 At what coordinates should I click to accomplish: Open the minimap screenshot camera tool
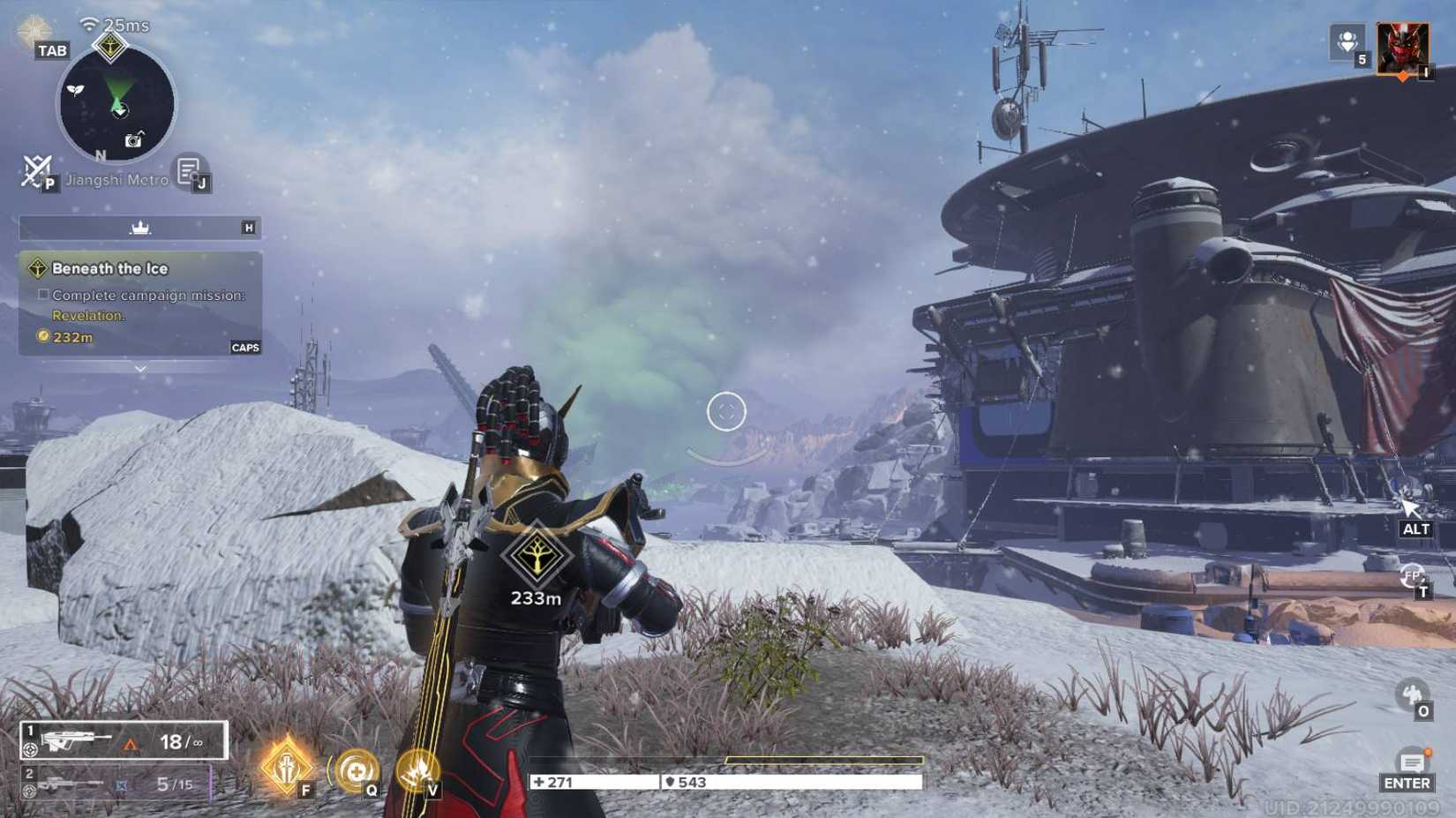point(134,139)
